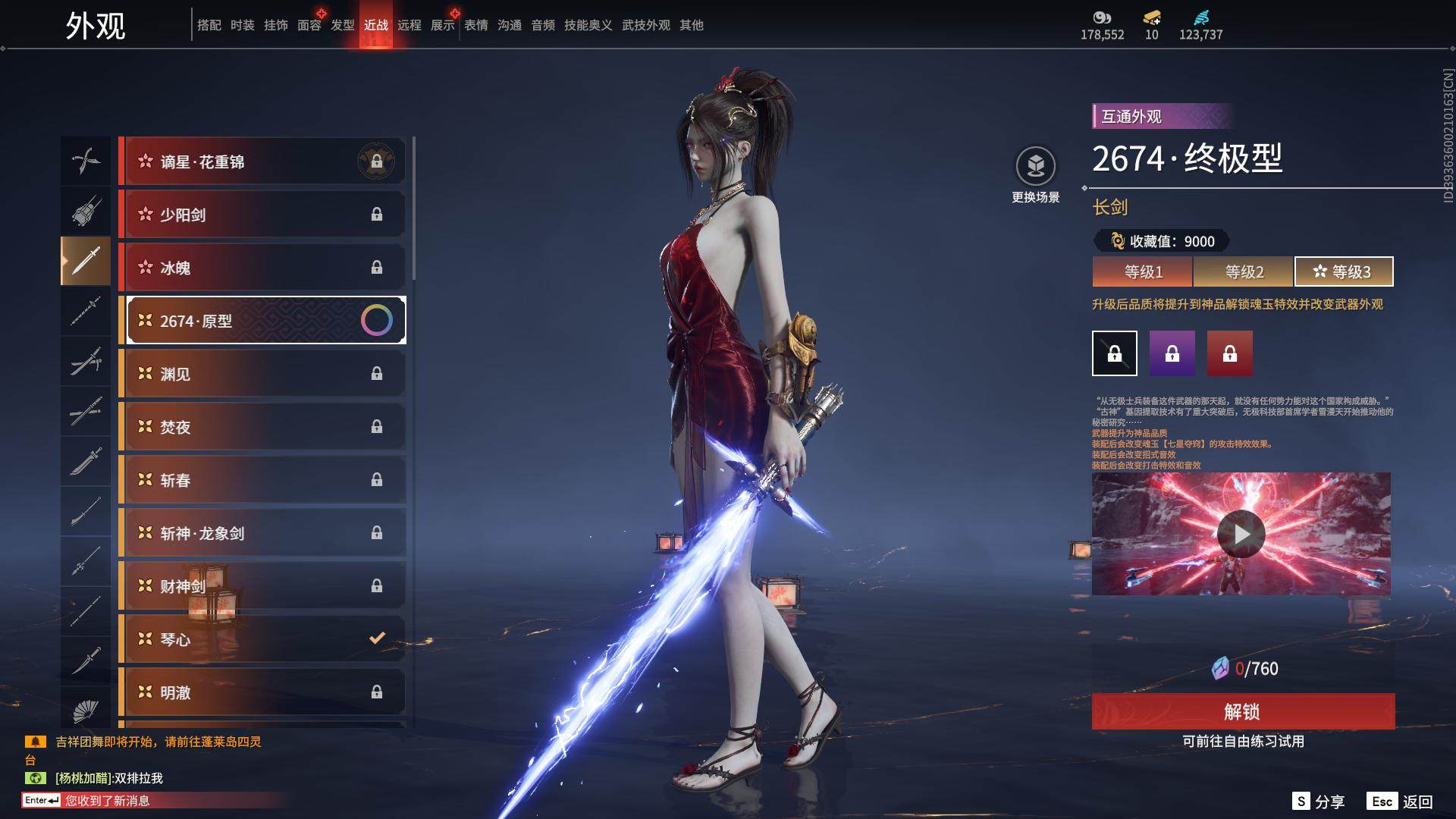The width and height of the screenshot is (1456, 819).
Task: Play the skin preview video
Action: (x=1241, y=534)
